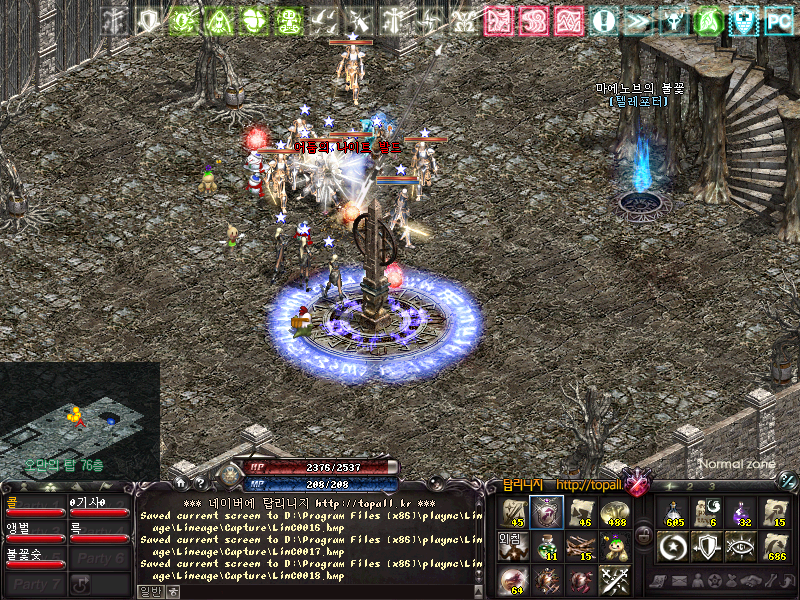Toggle the hotbar padlock button

tap(645, 535)
